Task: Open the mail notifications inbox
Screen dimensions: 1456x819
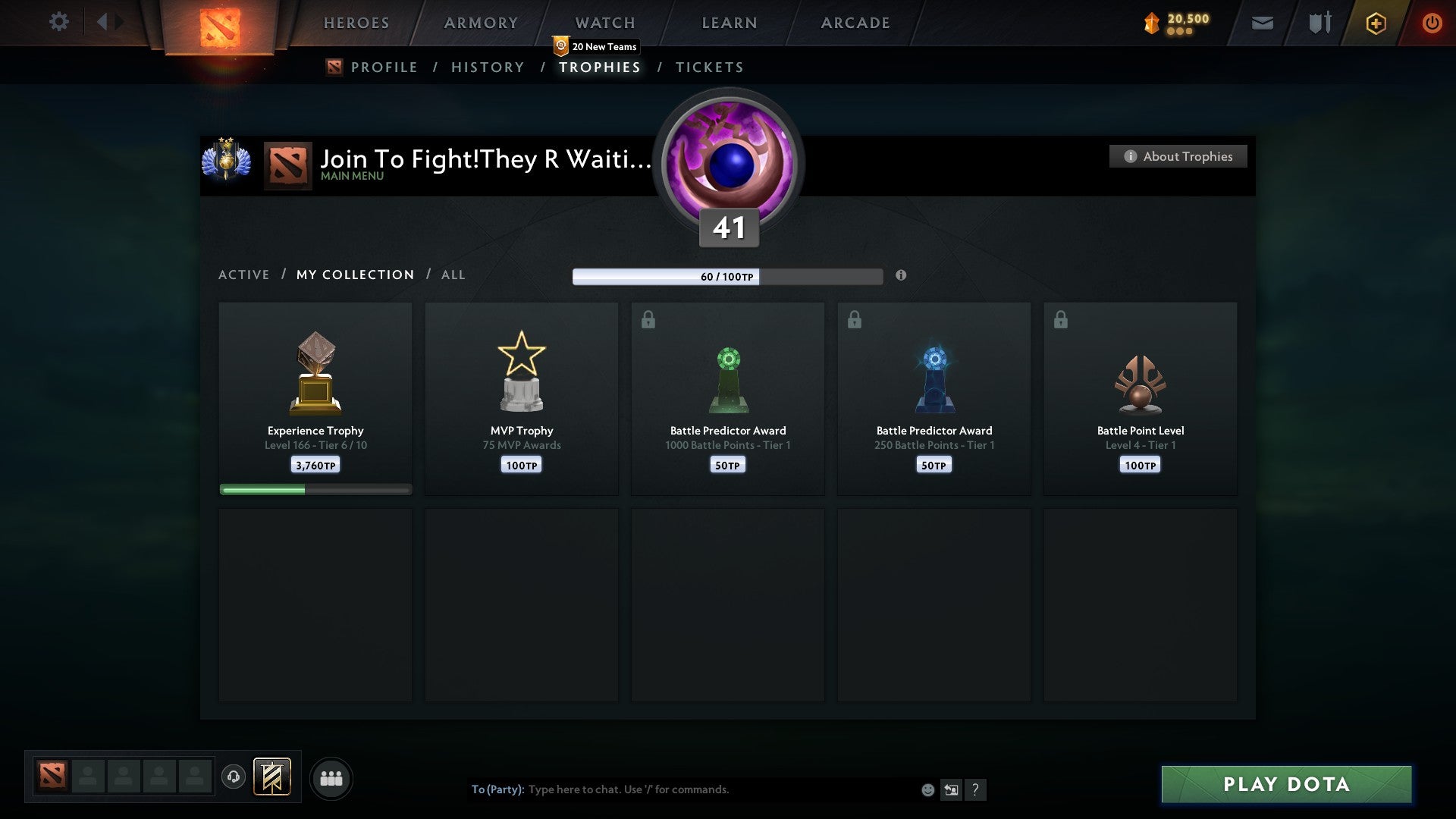Action: click(x=1262, y=23)
